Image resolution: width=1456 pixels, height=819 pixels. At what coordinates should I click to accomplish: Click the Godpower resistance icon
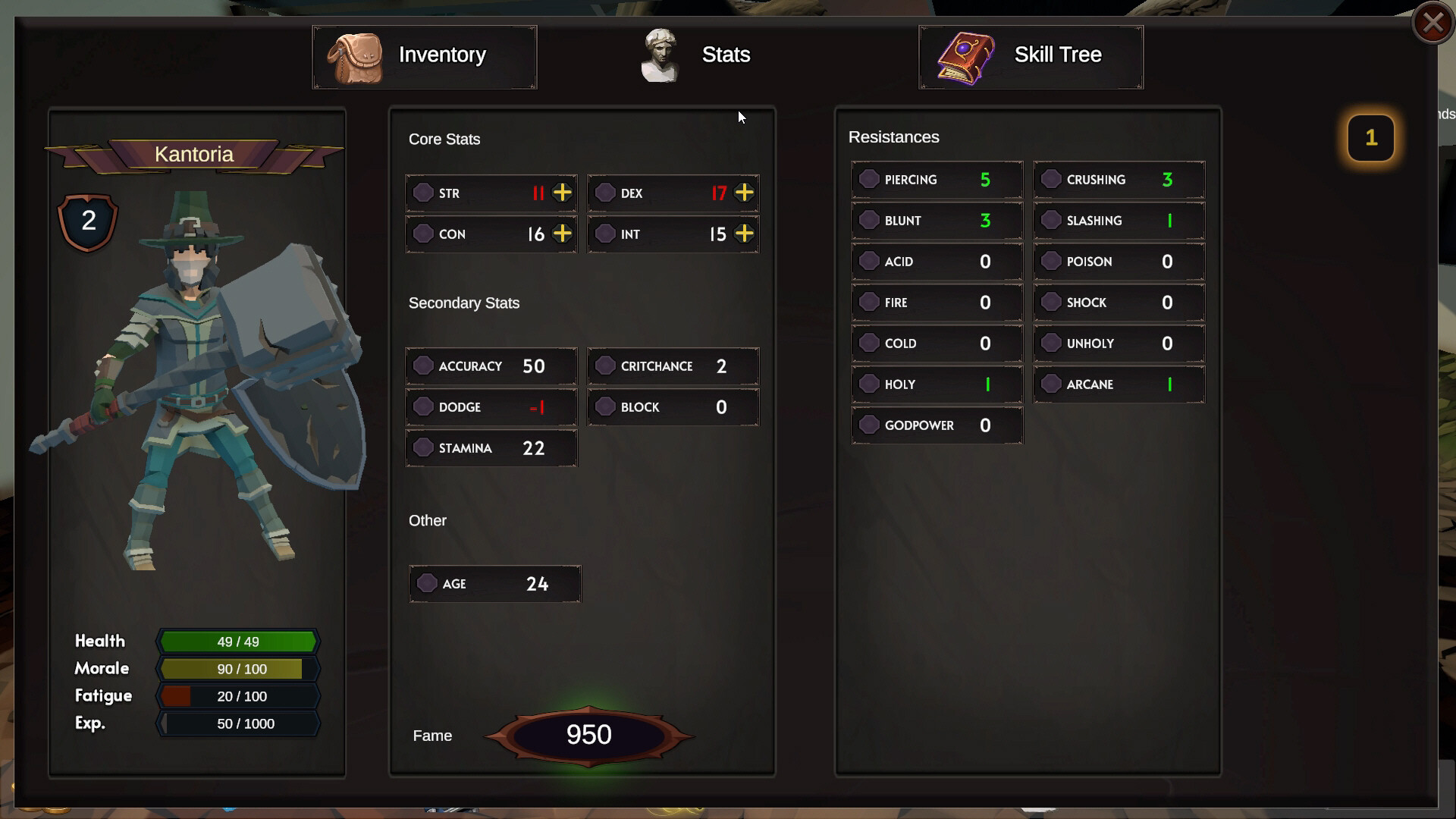[x=869, y=425]
